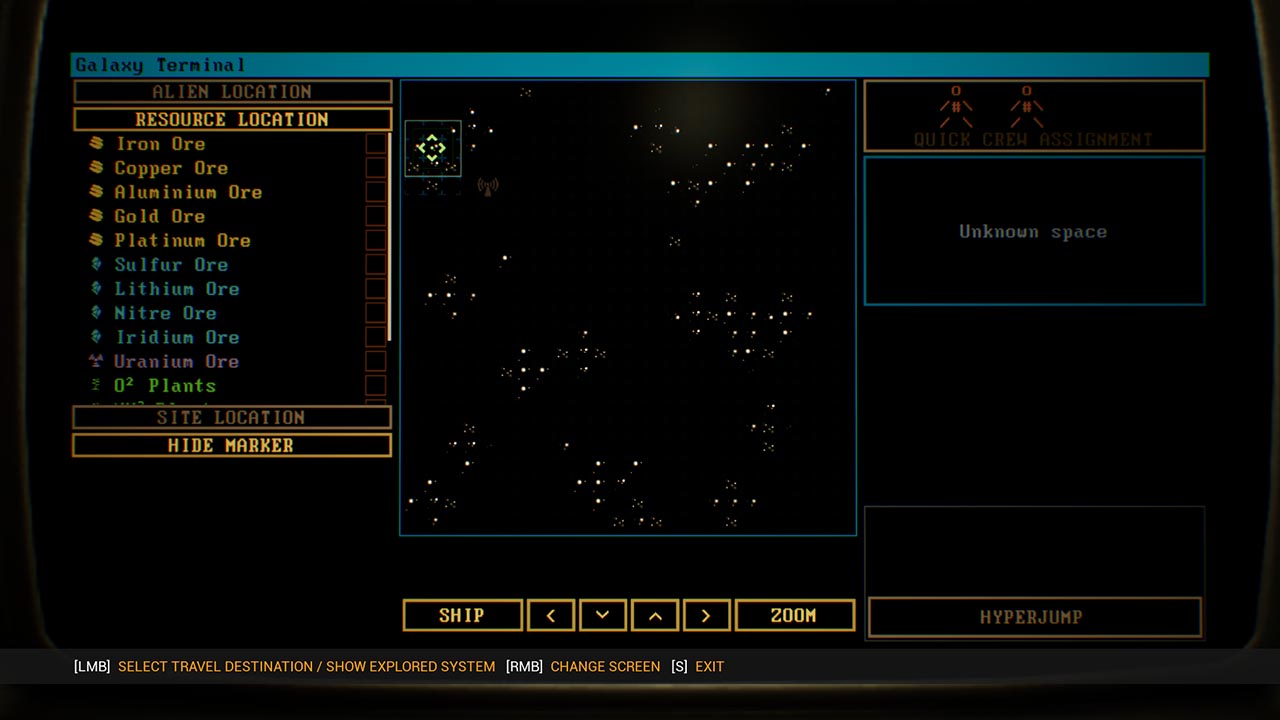1280x720 pixels.
Task: Activate the Hyperjump button
Action: tap(1034, 617)
